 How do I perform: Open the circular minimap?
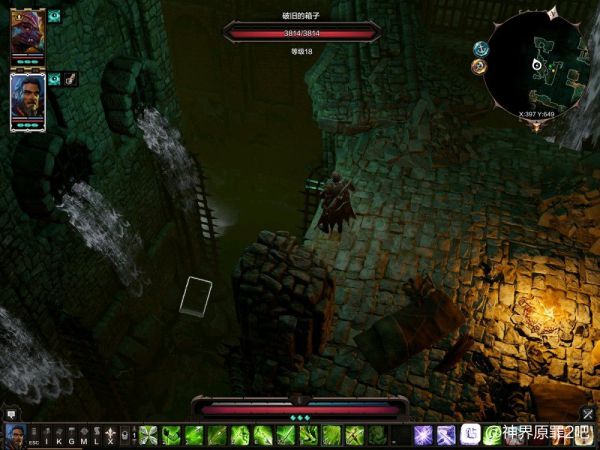[x=540, y=66]
